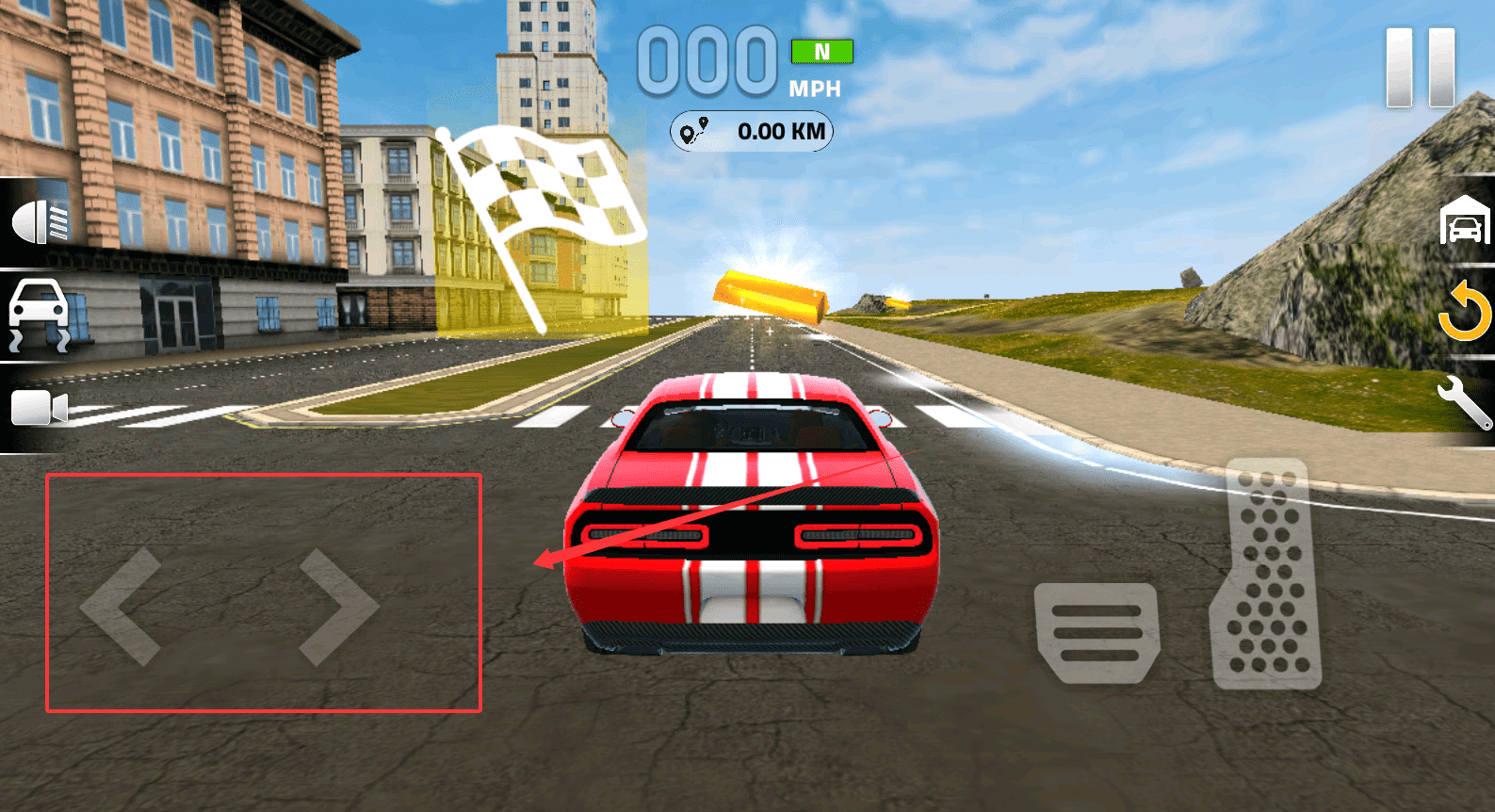Switch camera view with the camera icon
Viewport: 1495px width, 812px height.
[x=39, y=409]
